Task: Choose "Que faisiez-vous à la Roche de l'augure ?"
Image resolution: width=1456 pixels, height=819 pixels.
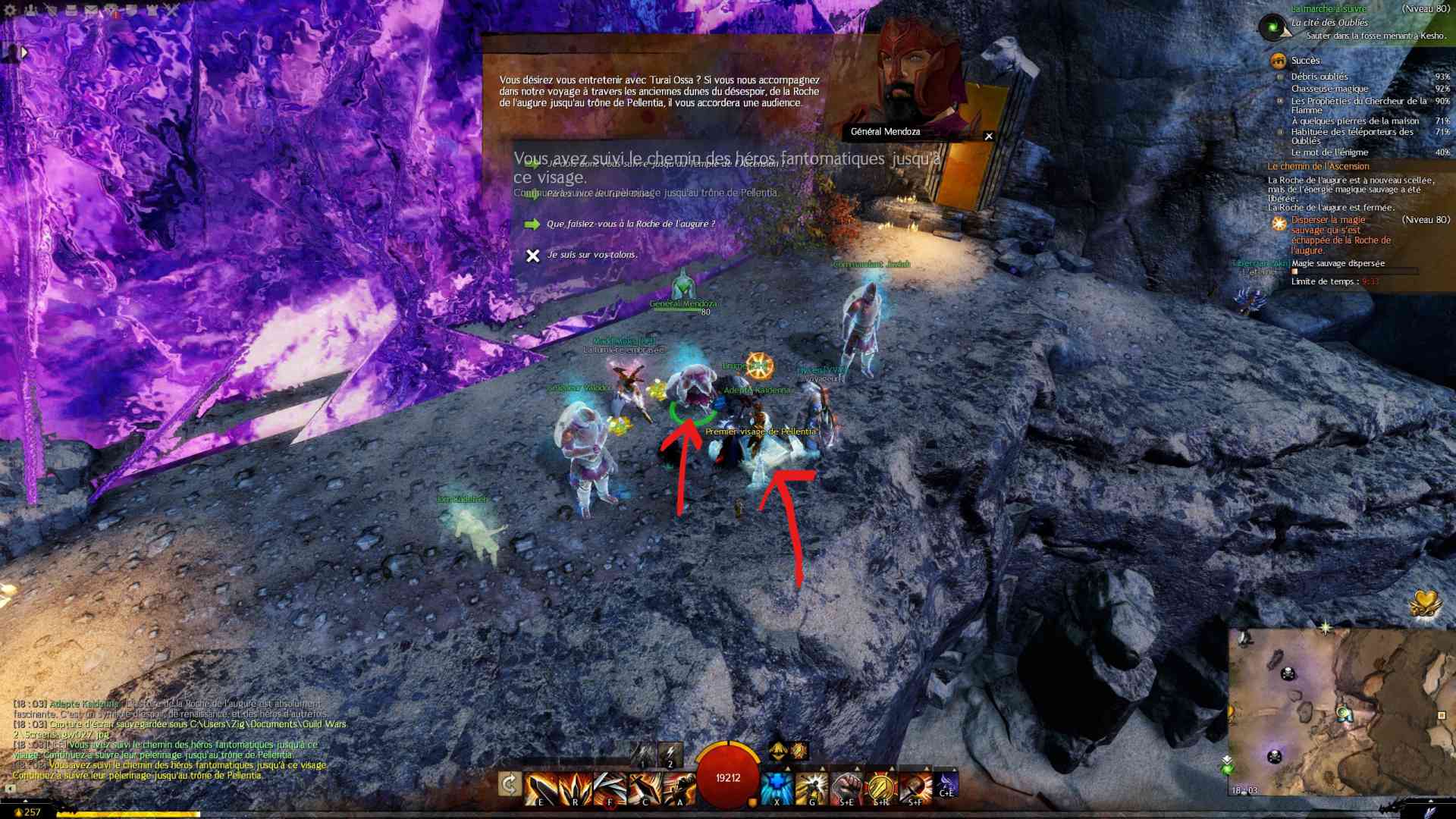Action: tap(630, 224)
